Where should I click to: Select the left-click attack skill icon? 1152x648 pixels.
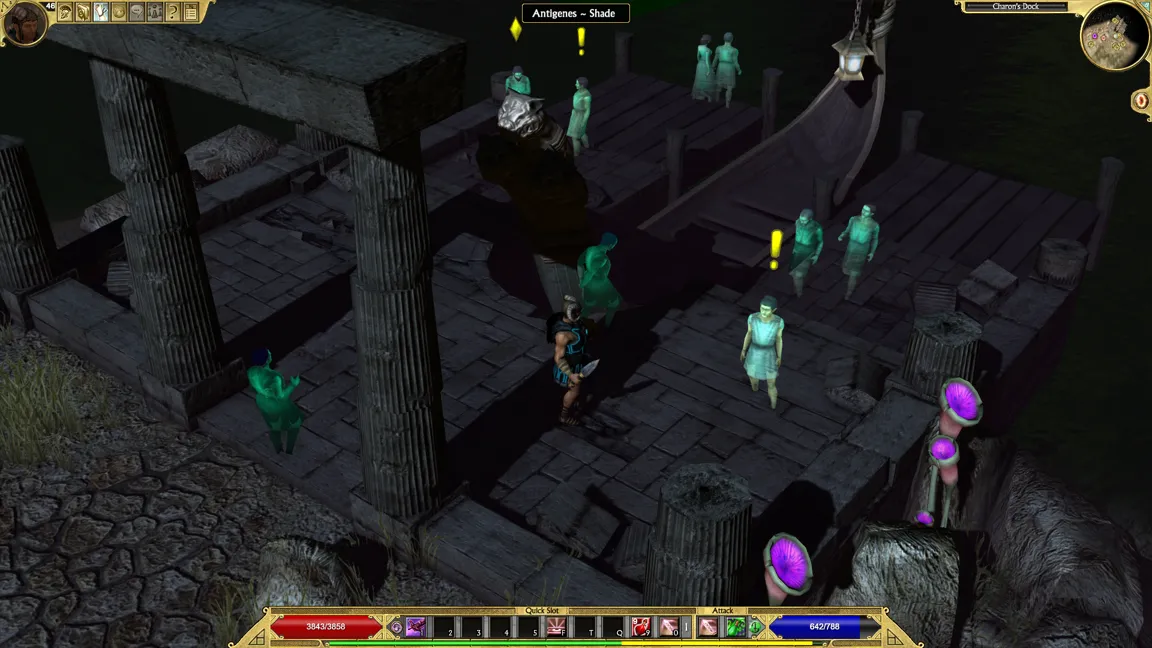708,627
